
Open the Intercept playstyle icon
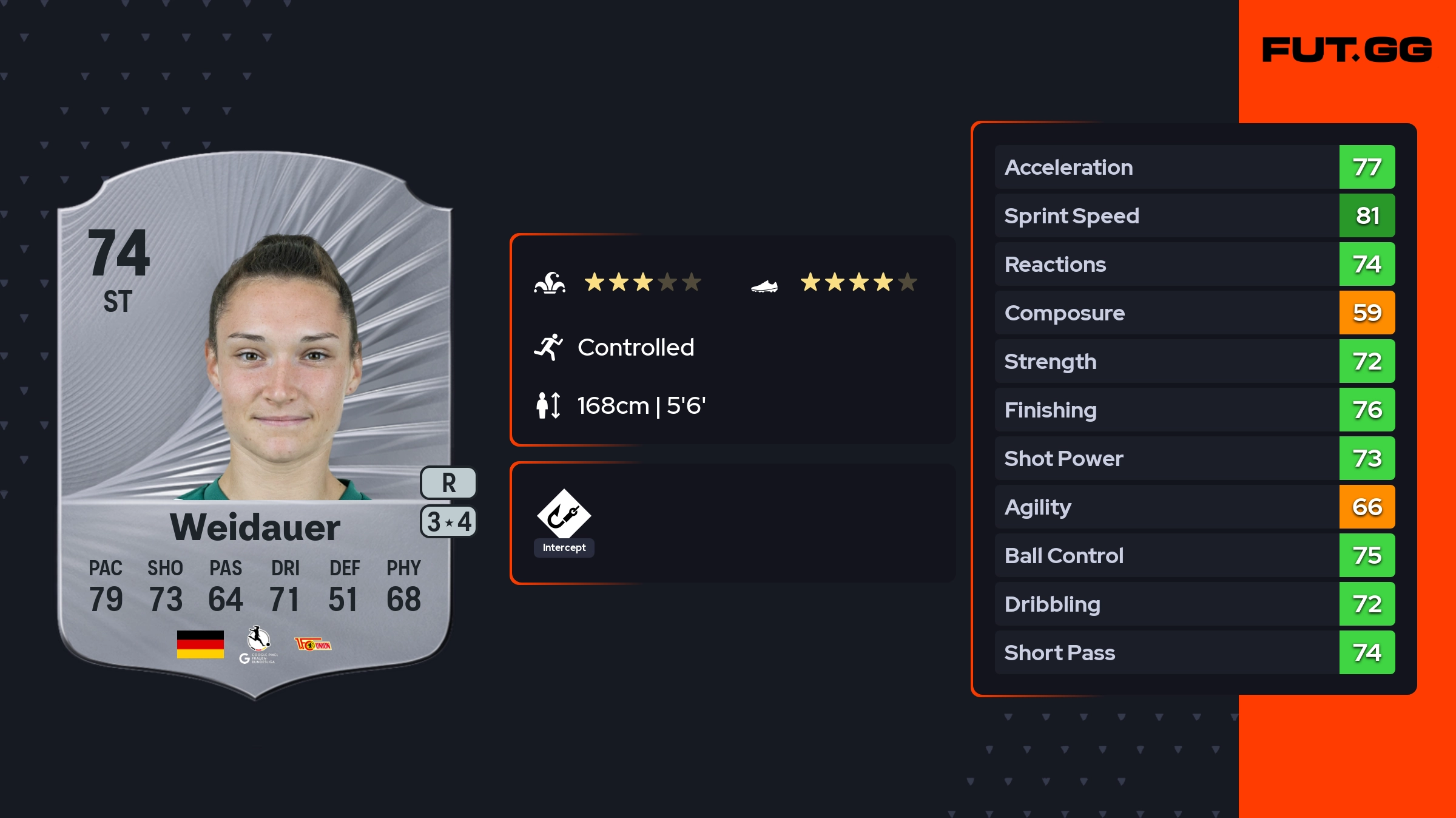point(564,515)
